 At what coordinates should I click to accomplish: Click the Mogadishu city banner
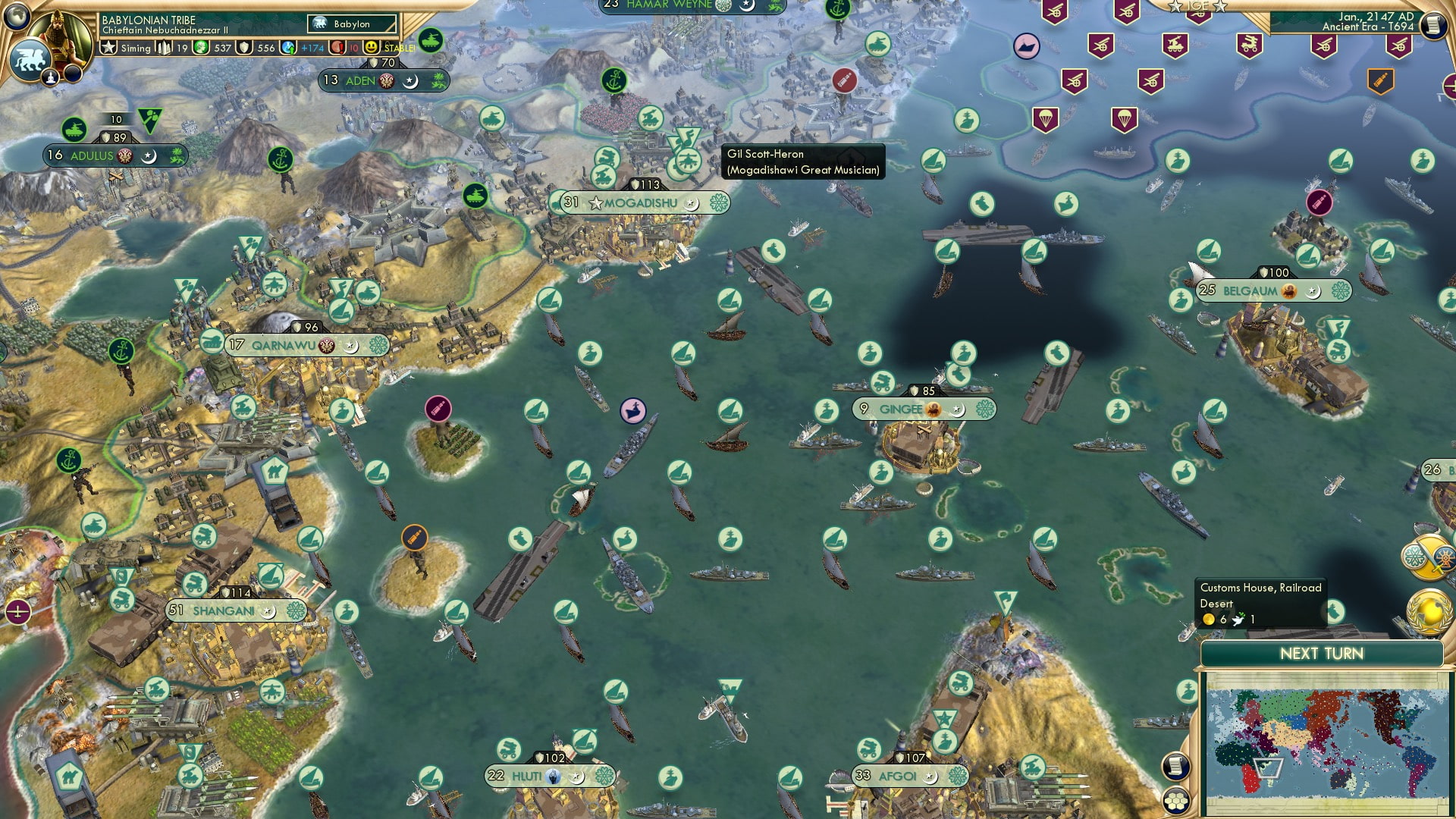639,202
